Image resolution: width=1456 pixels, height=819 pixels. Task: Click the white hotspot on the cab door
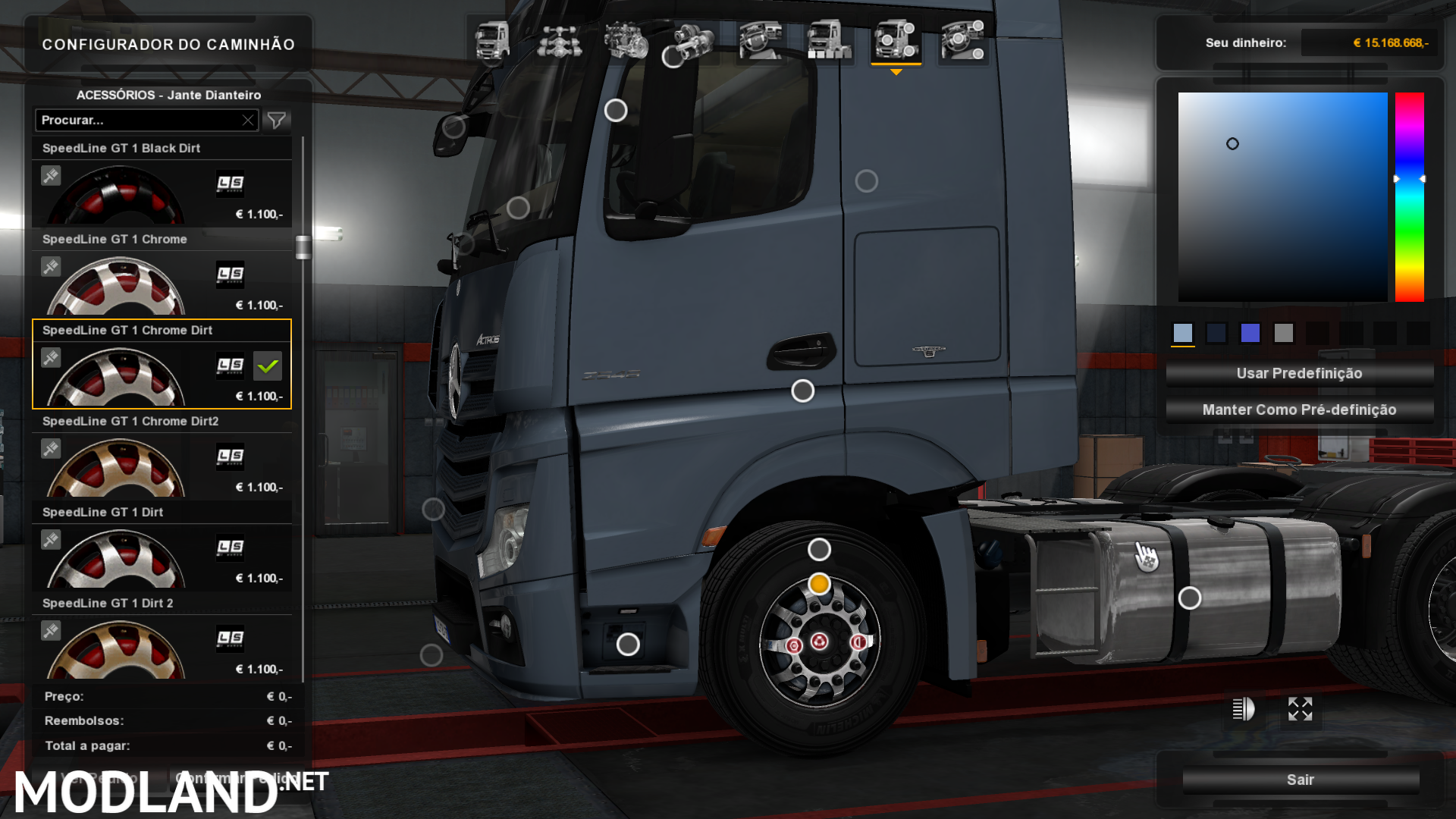pyautogui.click(x=802, y=391)
